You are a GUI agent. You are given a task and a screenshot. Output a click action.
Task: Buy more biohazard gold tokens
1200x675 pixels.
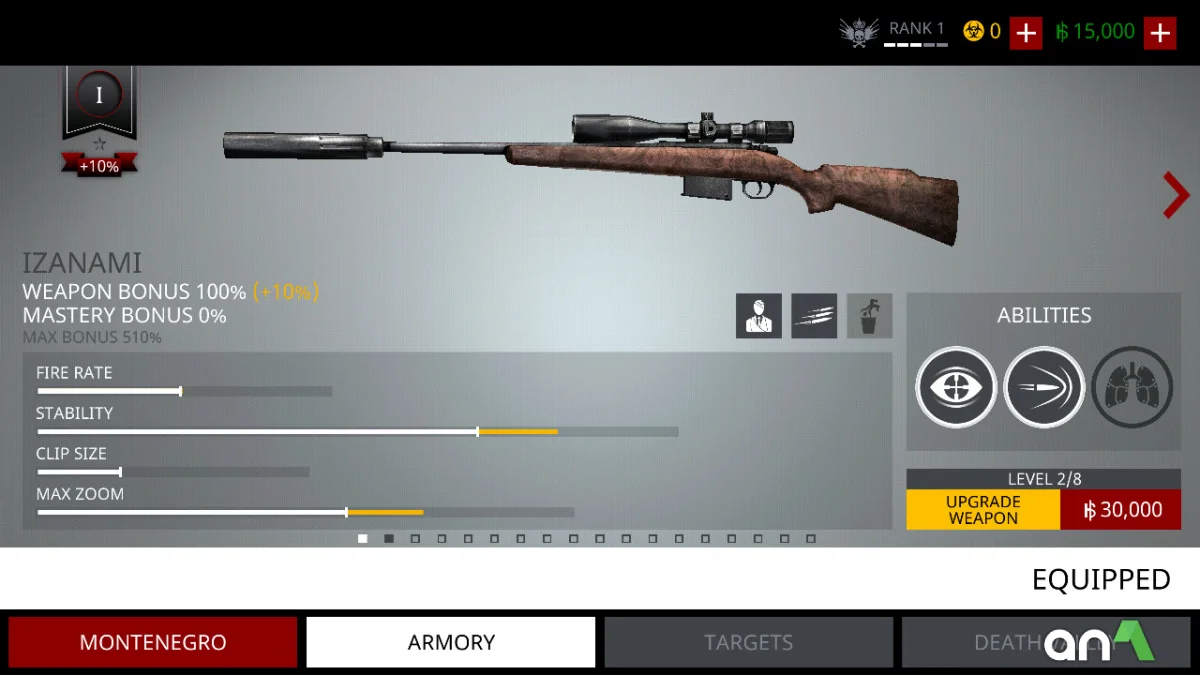click(x=1026, y=33)
